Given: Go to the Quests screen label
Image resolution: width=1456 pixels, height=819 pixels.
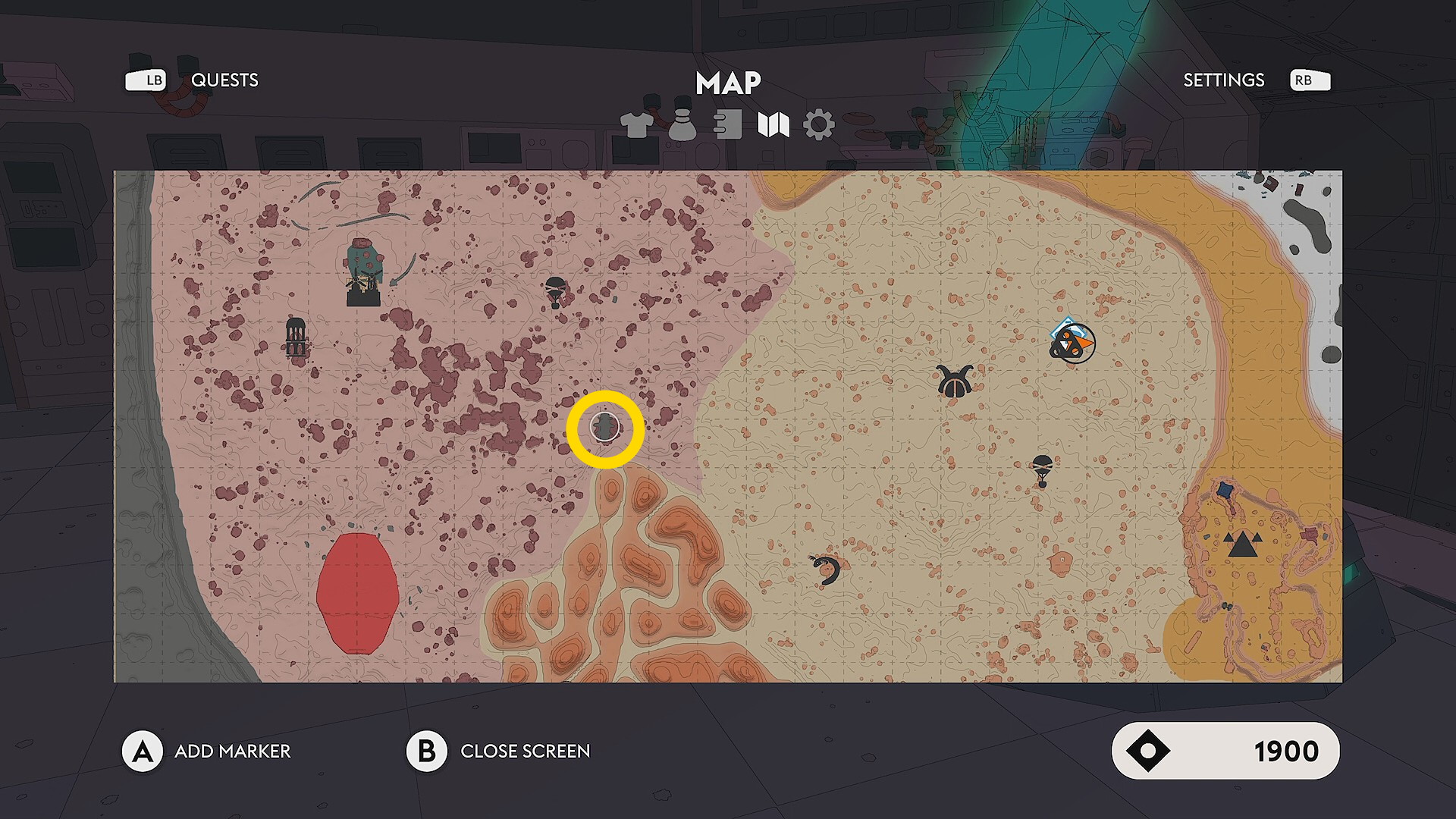Looking at the screenshot, I should click(x=224, y=80).
